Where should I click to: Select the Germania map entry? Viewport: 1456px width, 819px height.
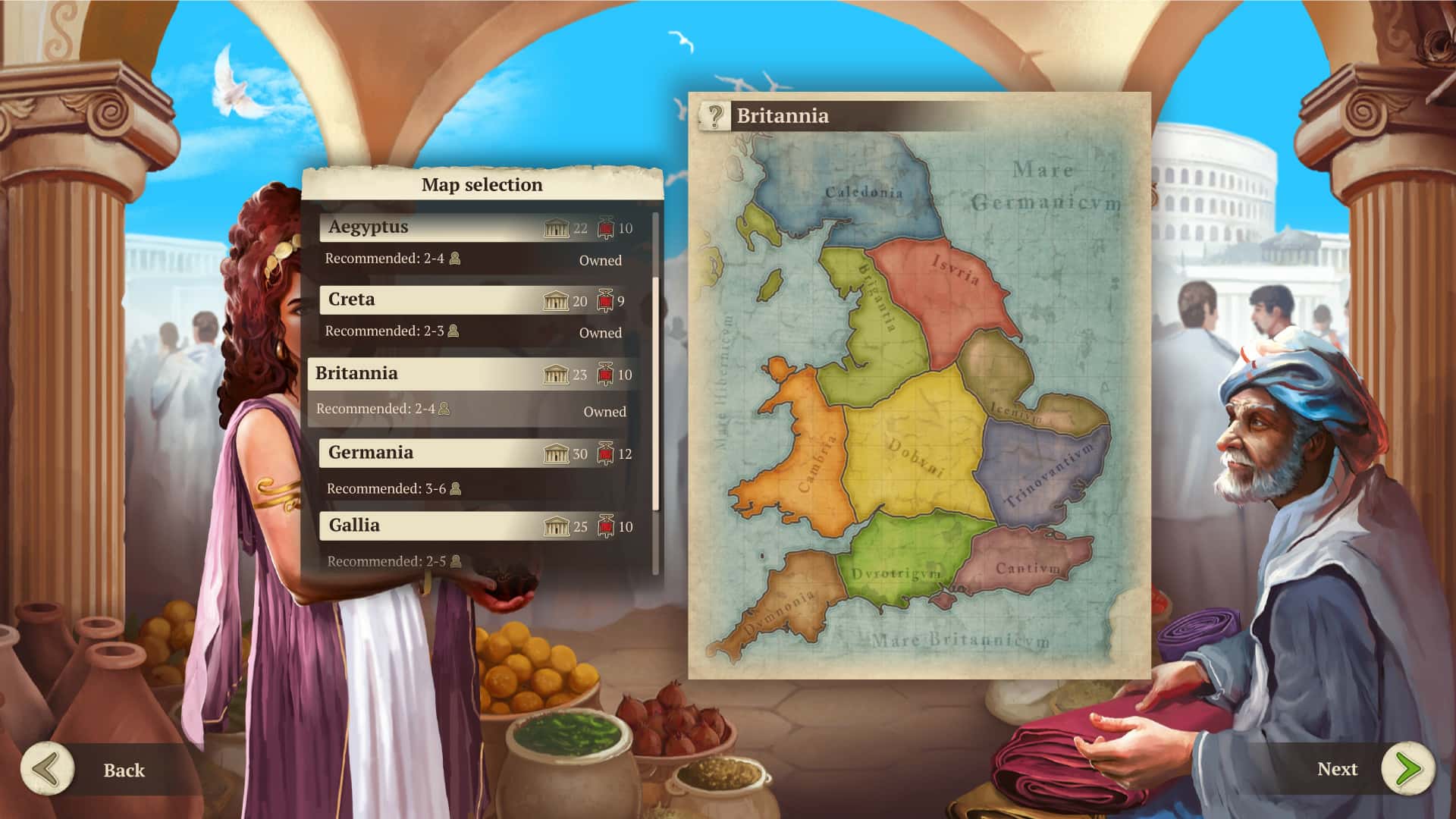(425, 453)
